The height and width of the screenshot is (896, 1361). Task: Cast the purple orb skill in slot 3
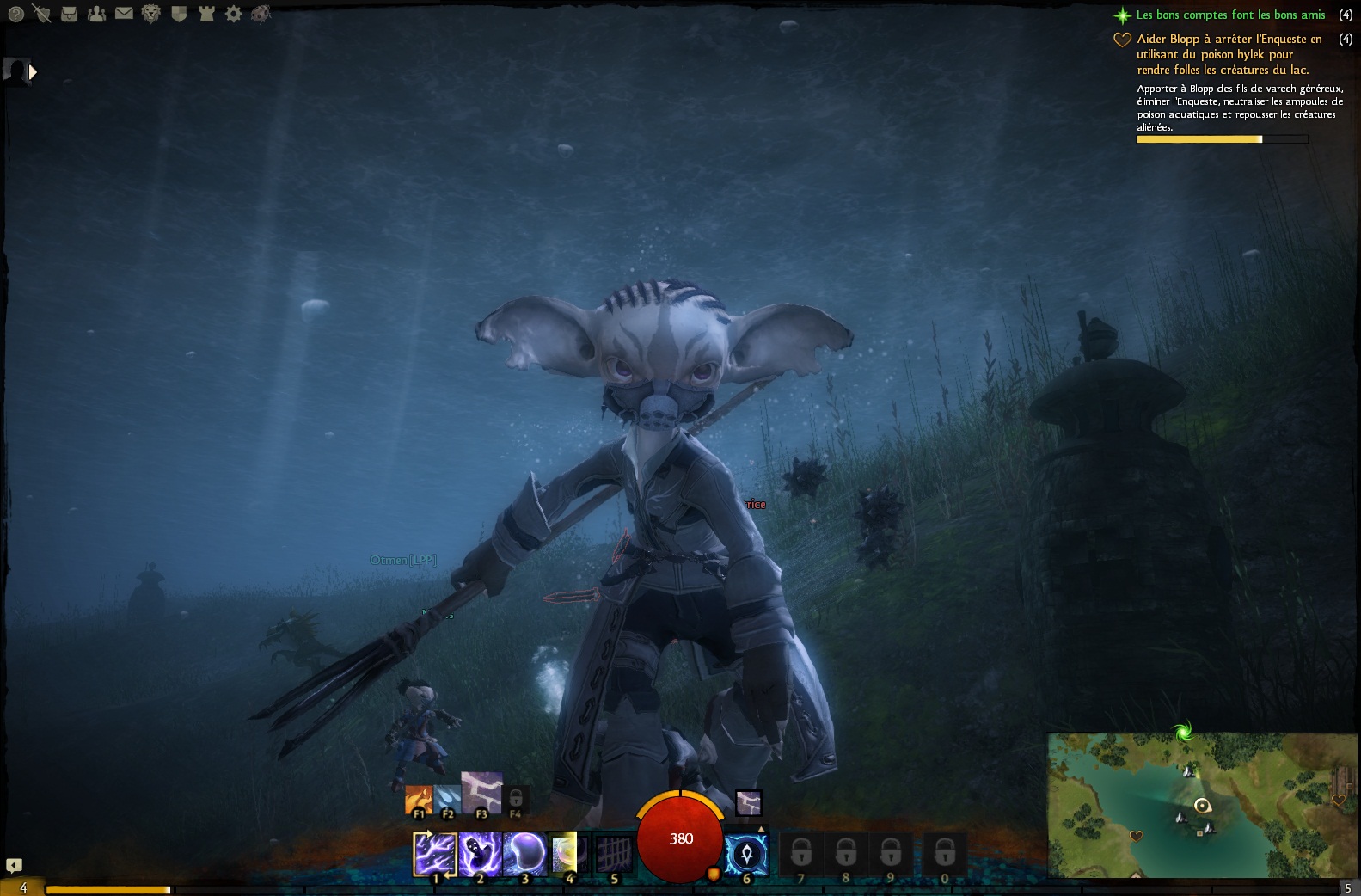(524, 853)
